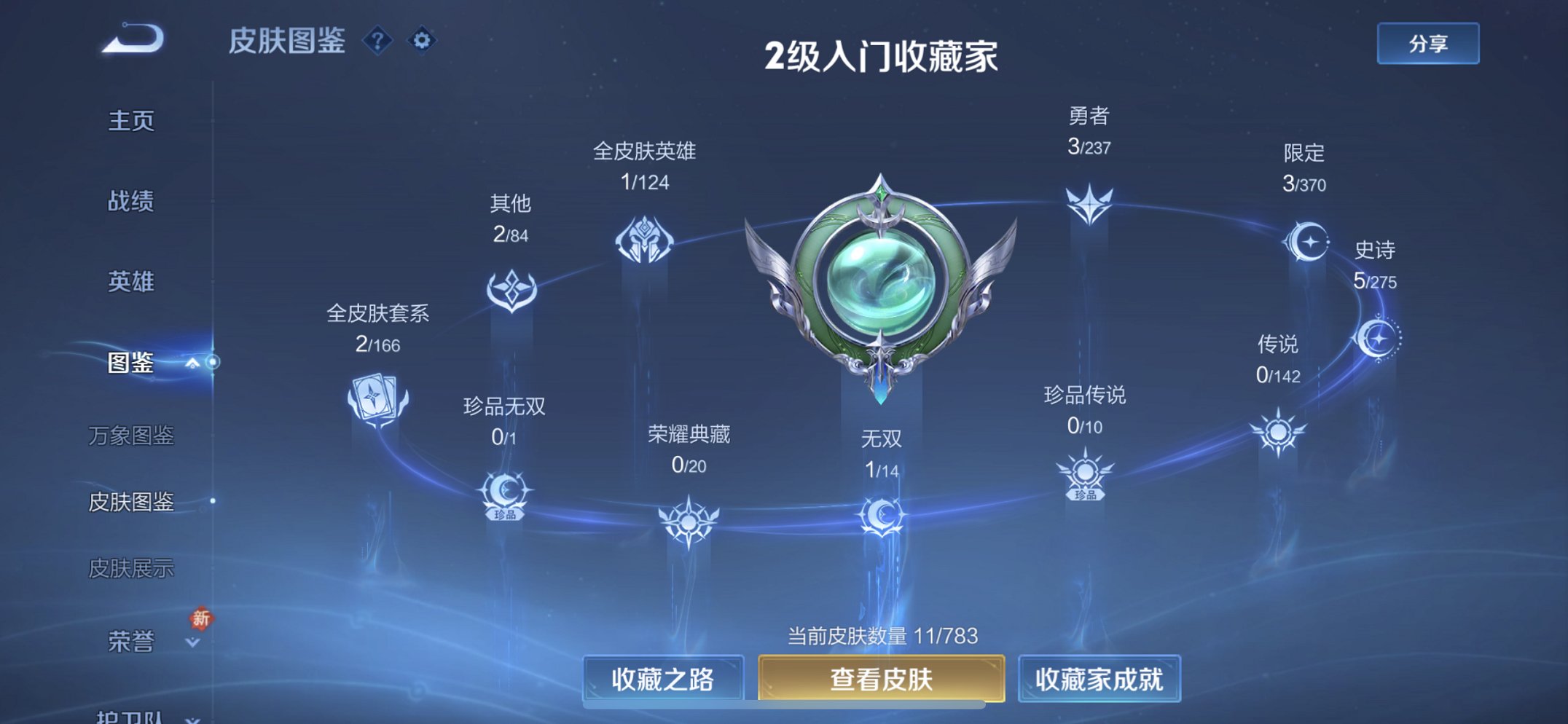Screen dimensions: 1568x724
Task: Click the help question mark icon
Action: (378, 42)
